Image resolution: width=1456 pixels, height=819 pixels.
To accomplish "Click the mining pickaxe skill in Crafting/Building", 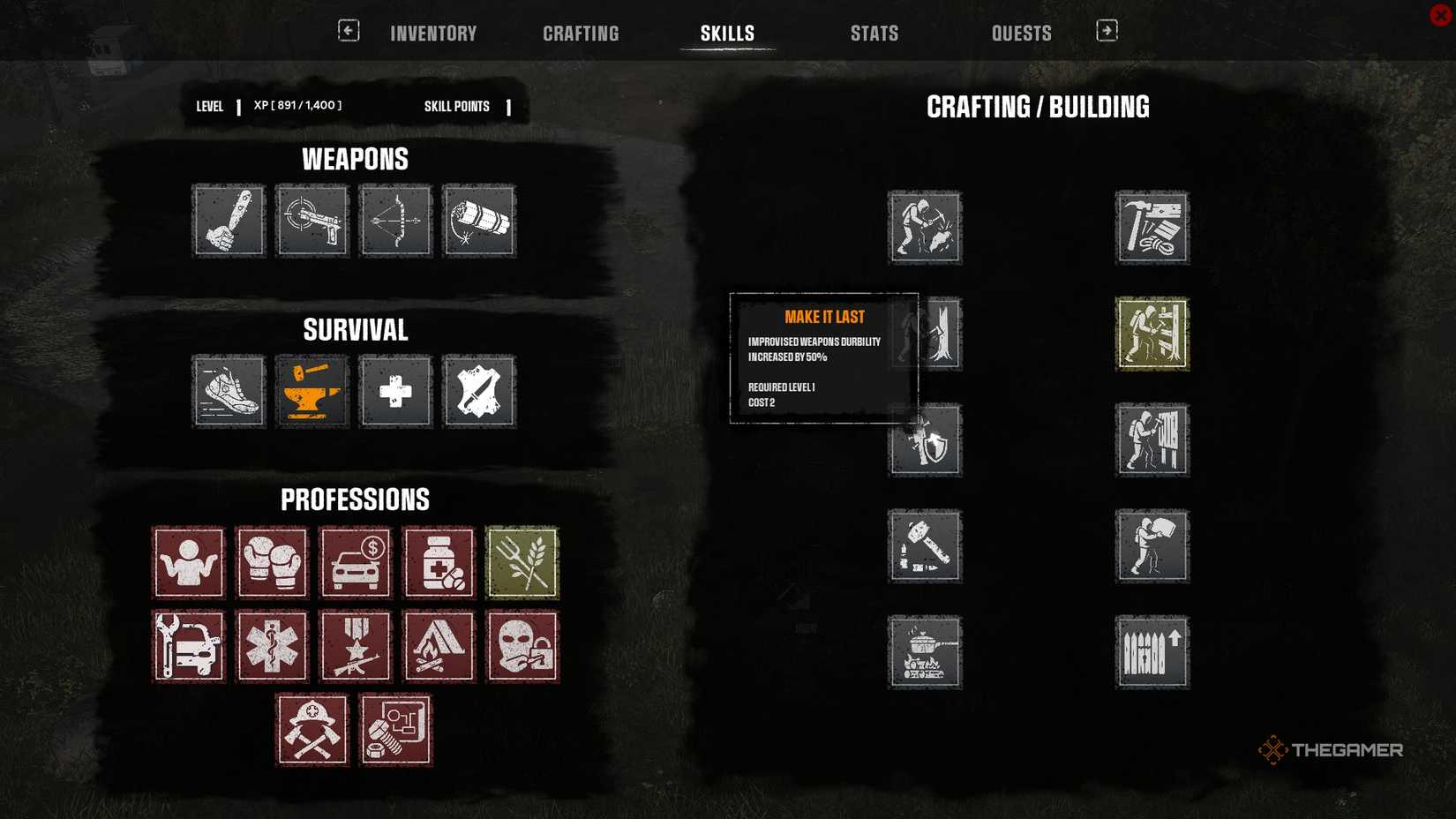I will pos(925,228).
